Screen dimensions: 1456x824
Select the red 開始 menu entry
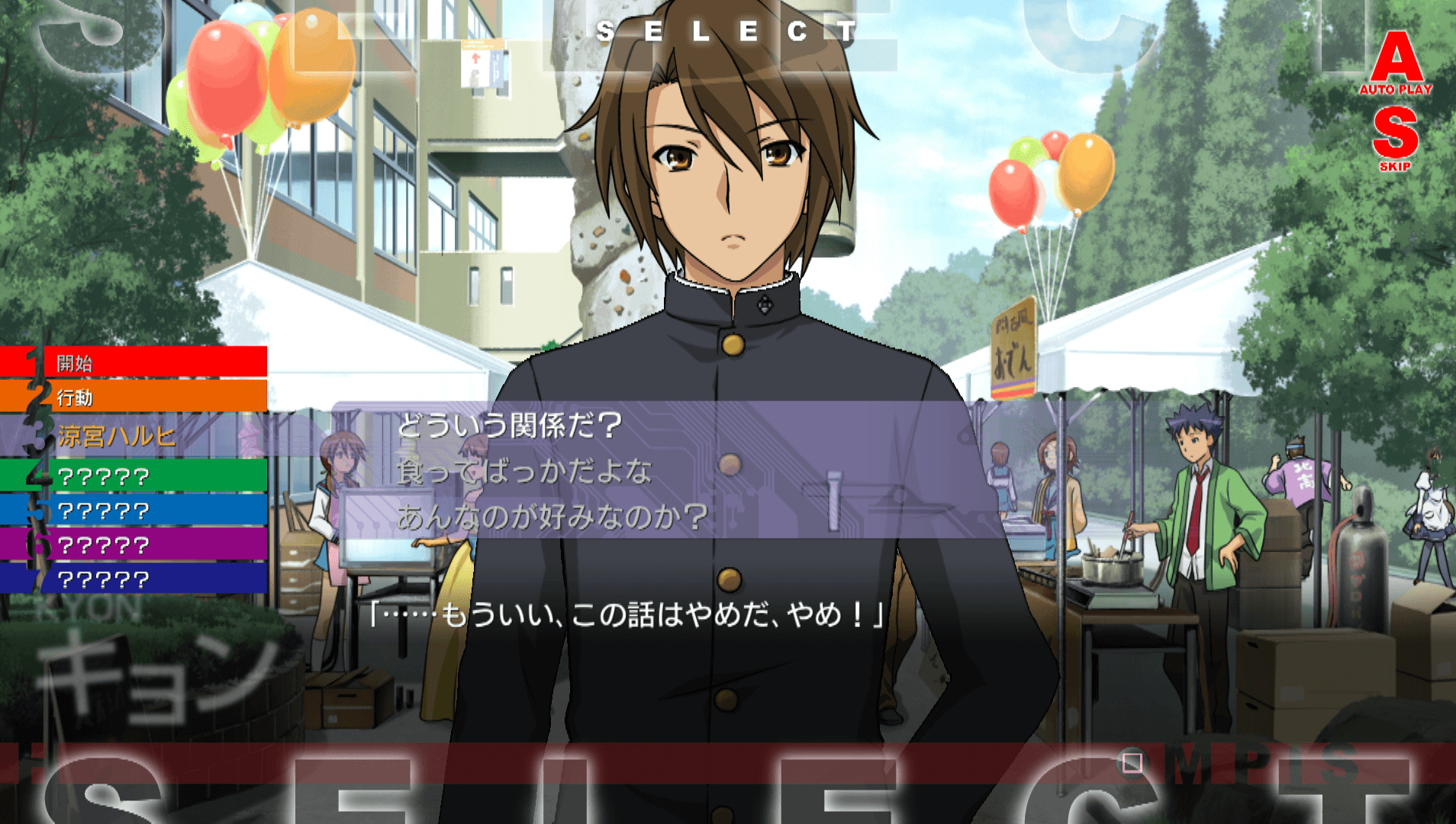click(134, 362)
